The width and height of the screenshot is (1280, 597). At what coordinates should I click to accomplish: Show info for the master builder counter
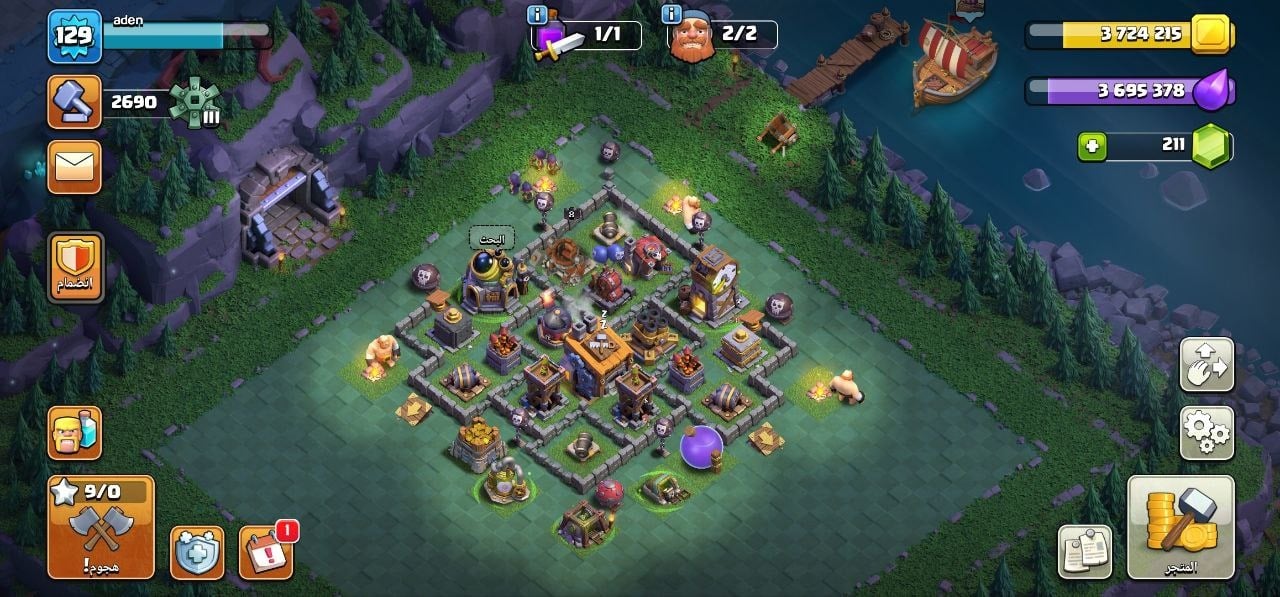coord(672,16)
